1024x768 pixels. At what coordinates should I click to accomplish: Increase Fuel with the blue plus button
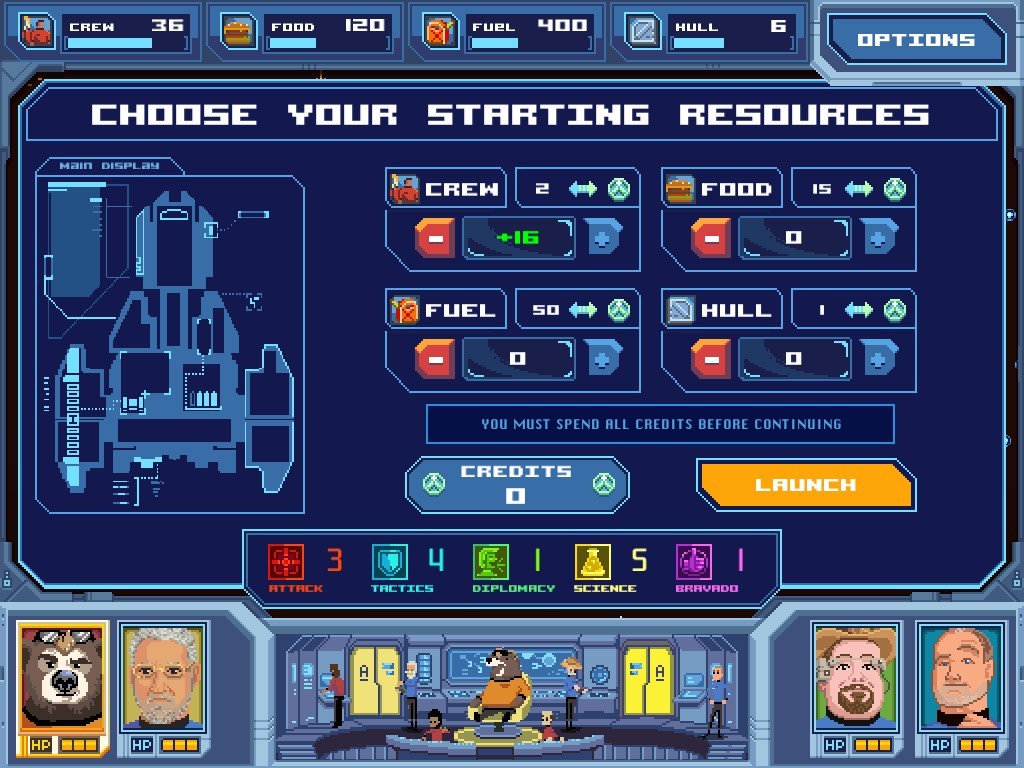604,359
